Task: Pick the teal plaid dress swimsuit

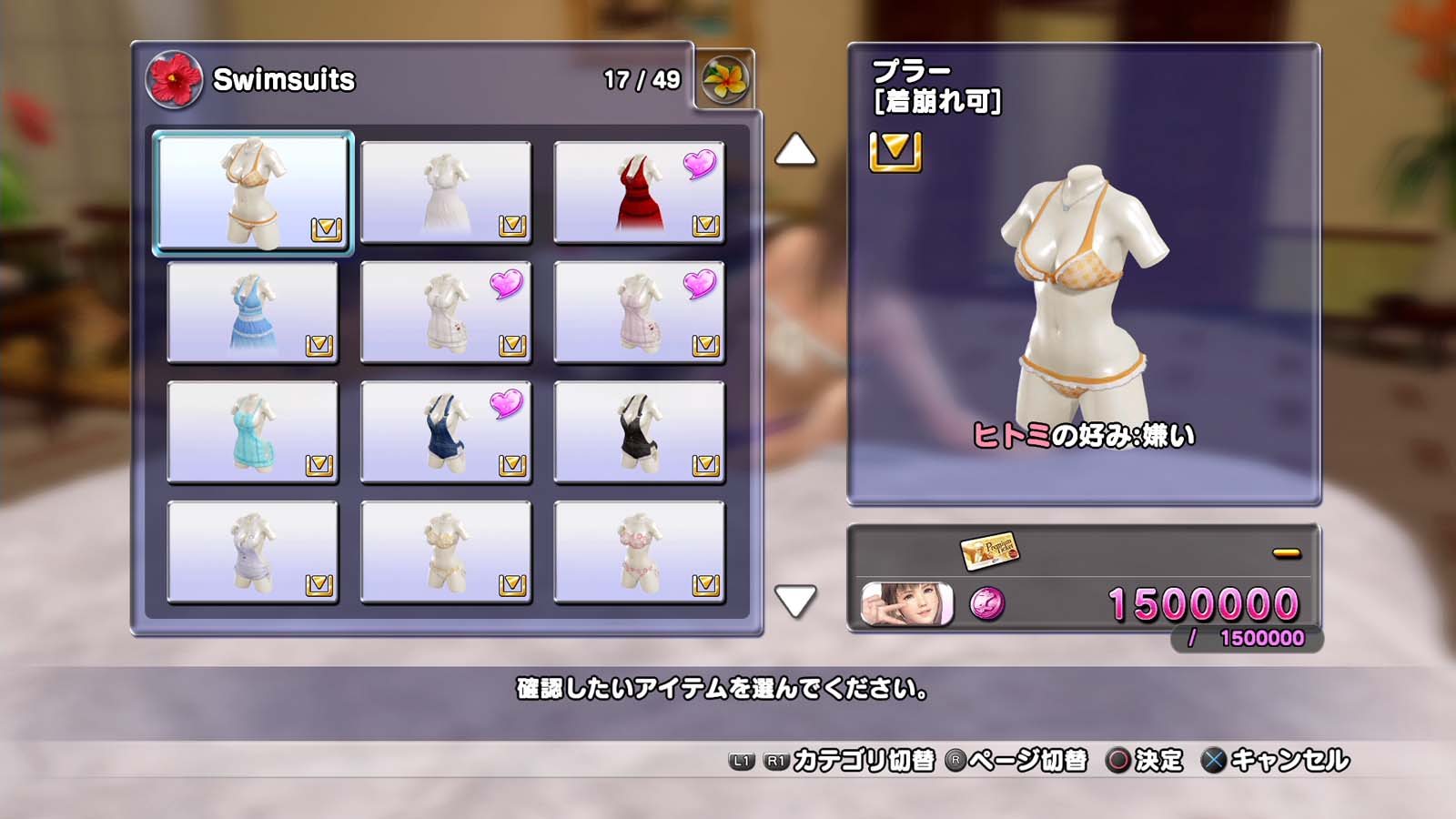Action: coord(253,432)
